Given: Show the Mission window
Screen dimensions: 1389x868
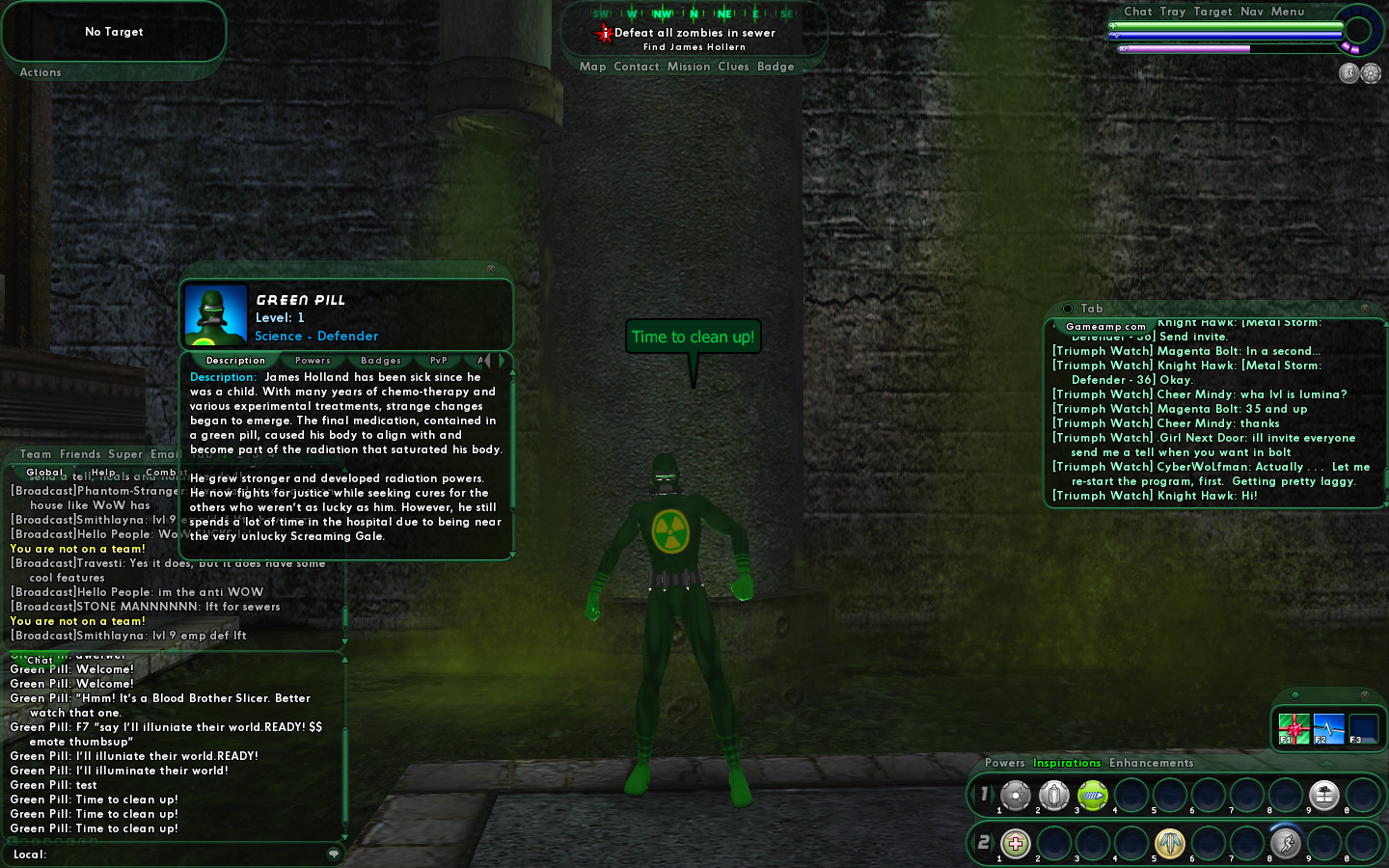Looking at the screenshot, I should point(688,67).
